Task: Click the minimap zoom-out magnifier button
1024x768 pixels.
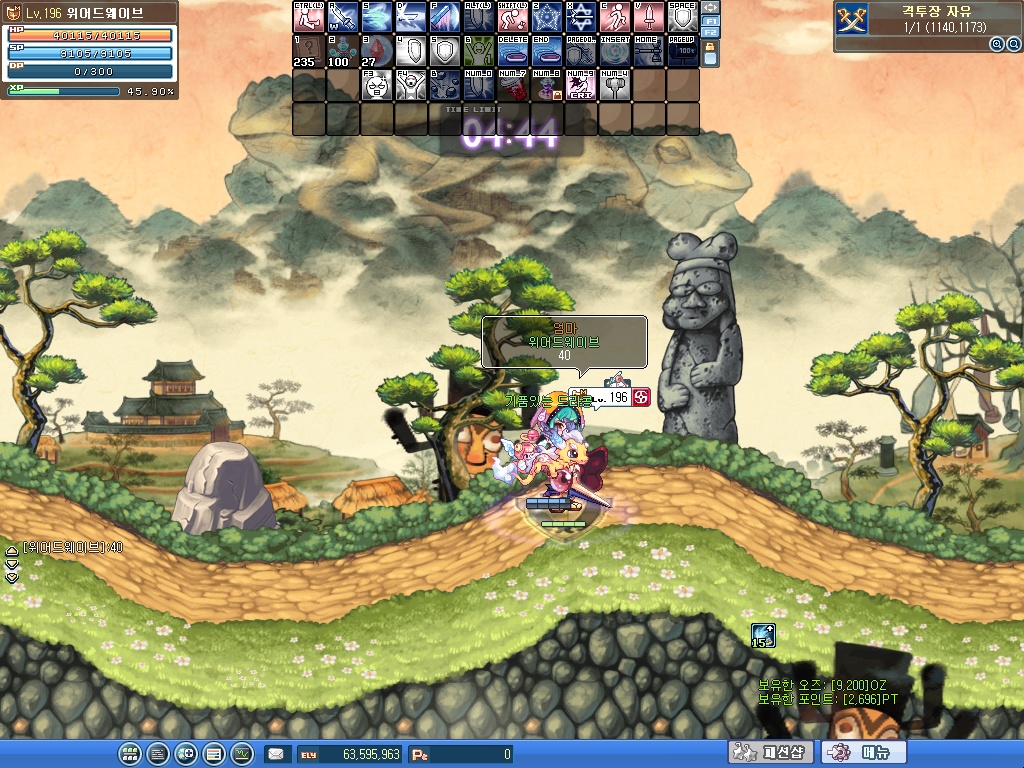Action: tap(1012, 44)
